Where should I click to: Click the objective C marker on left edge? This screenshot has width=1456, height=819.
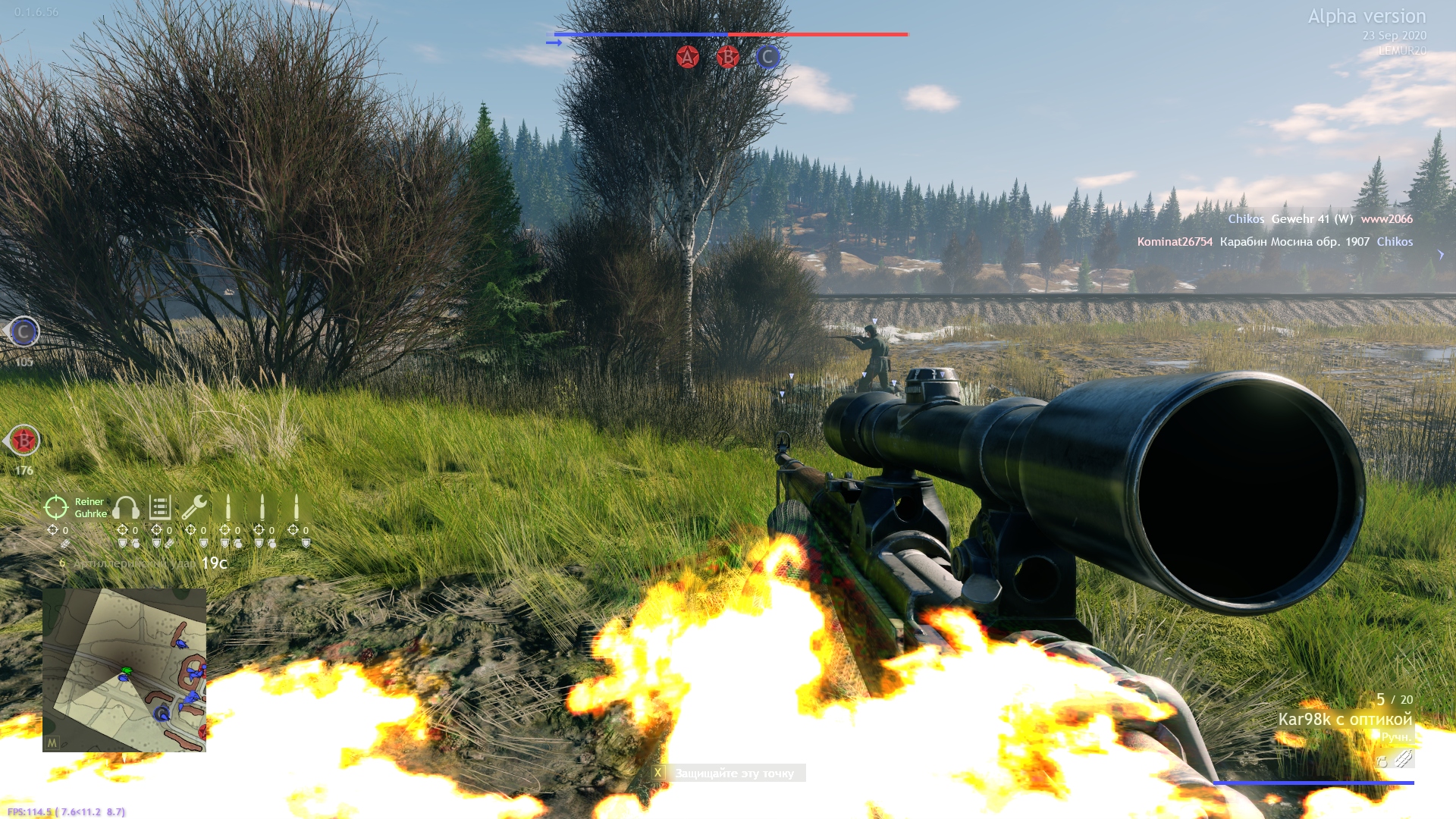pyautogui.click(x=24, y=332)
